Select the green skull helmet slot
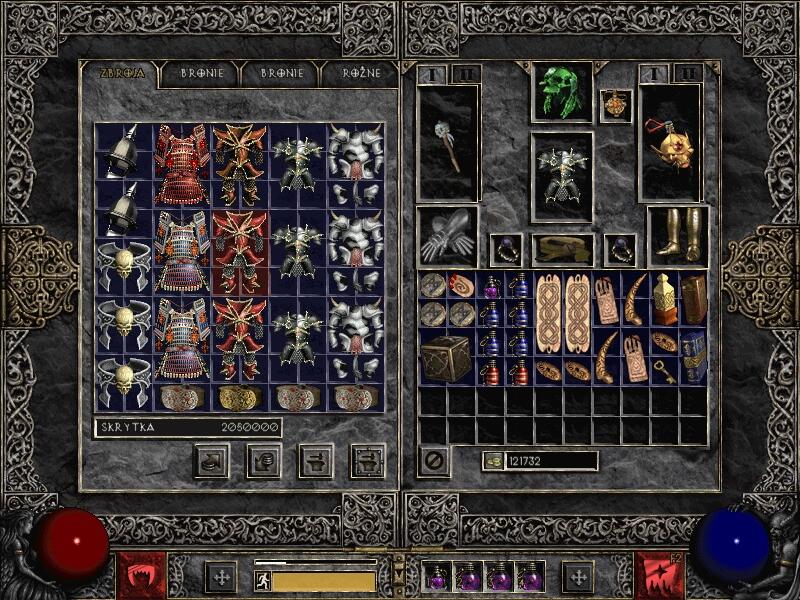 (x=561, y=92)
